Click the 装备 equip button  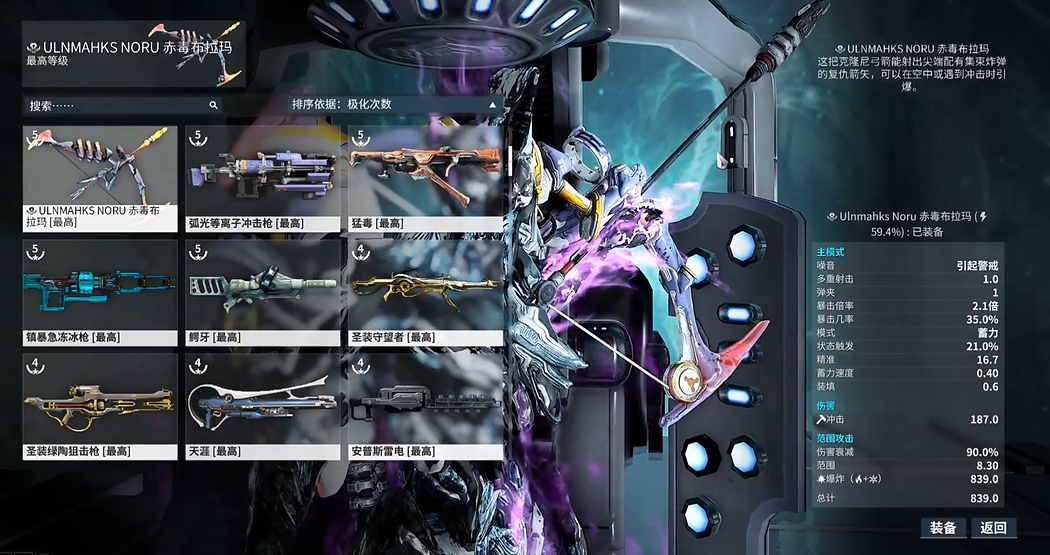coord(943,528)
